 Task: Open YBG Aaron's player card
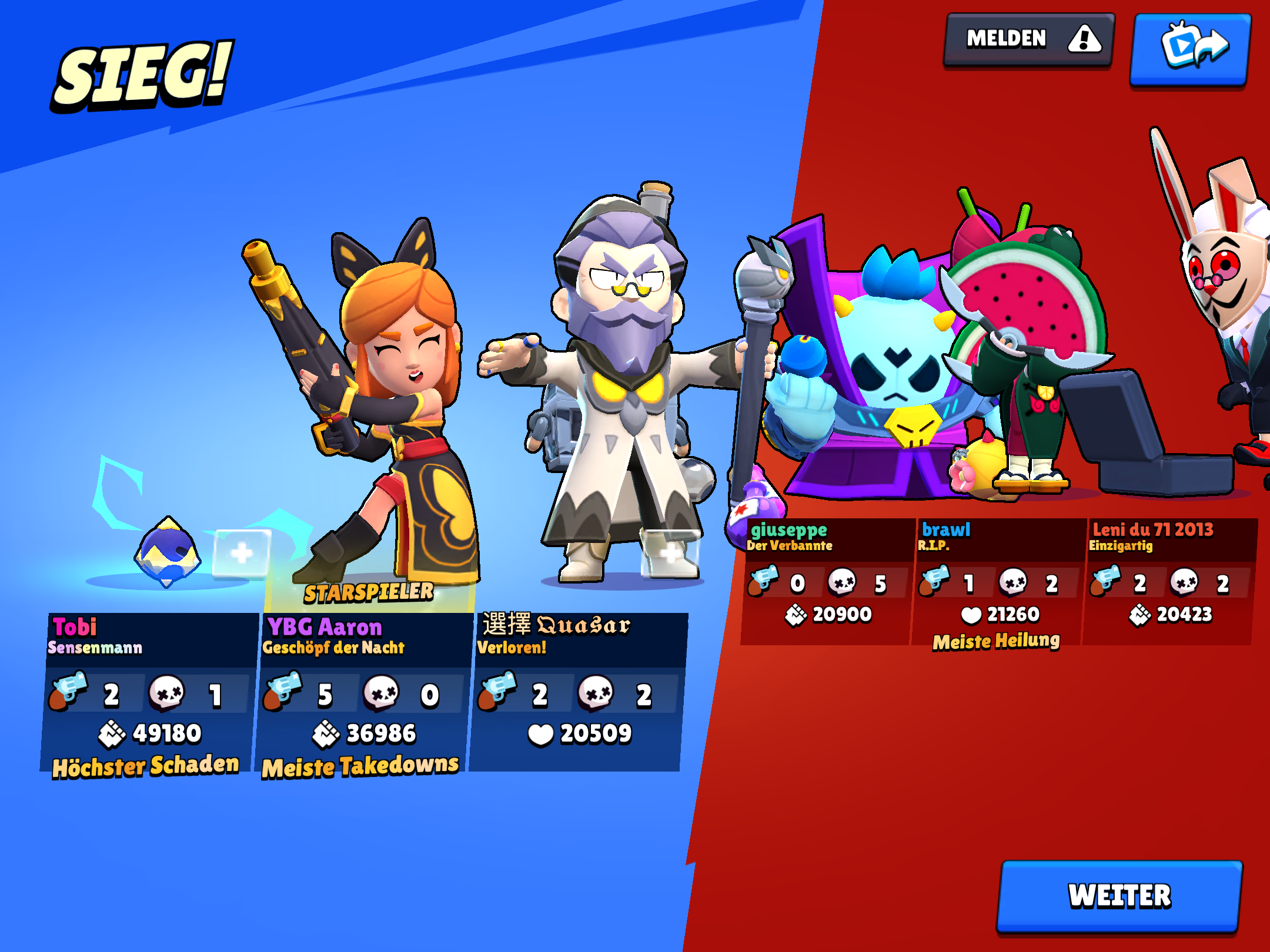[365, 693]
